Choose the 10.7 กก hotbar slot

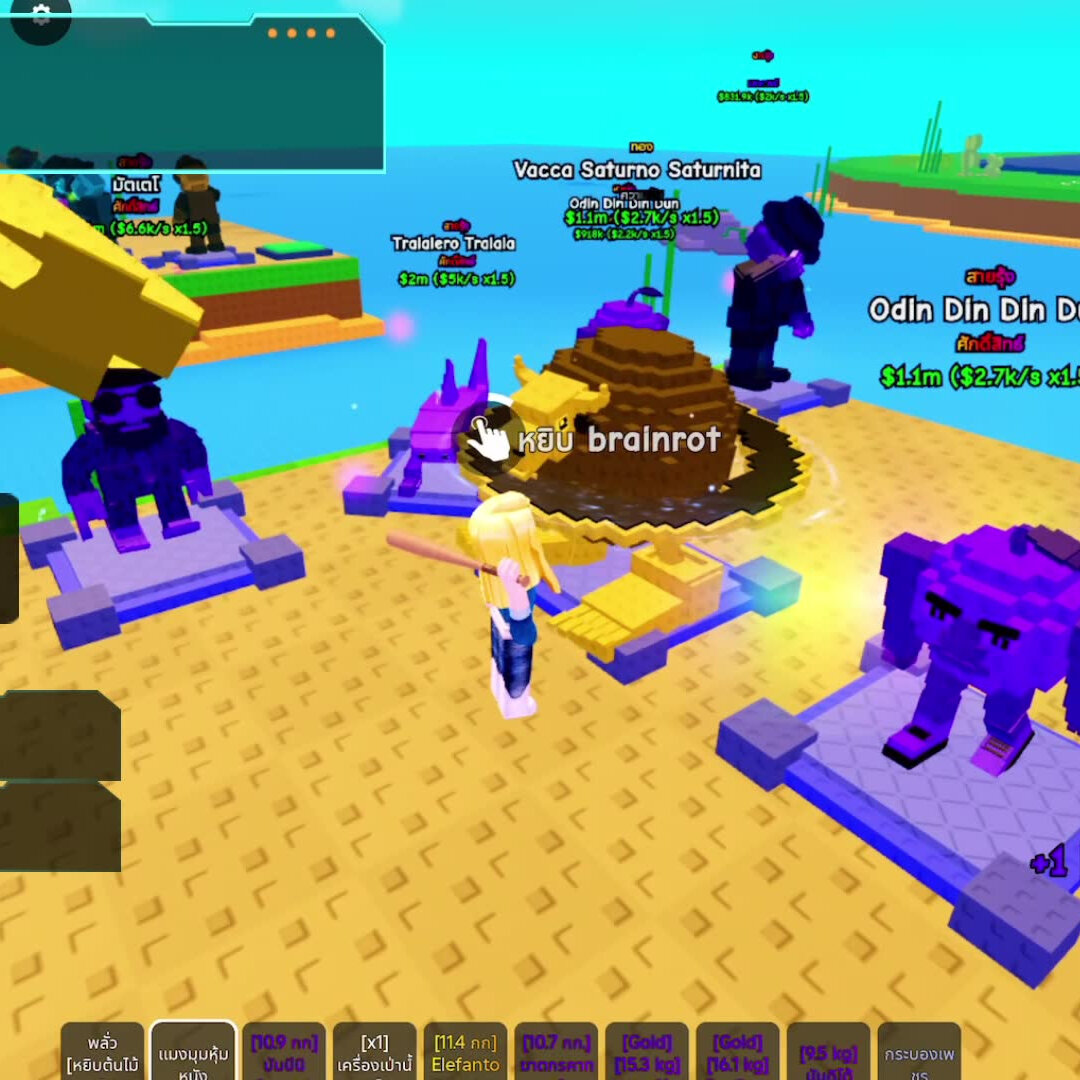556,1052
